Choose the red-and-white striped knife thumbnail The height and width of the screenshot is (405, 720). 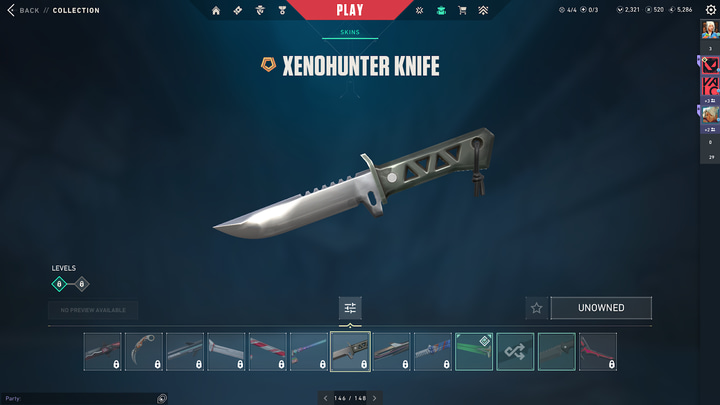point(268,351)
